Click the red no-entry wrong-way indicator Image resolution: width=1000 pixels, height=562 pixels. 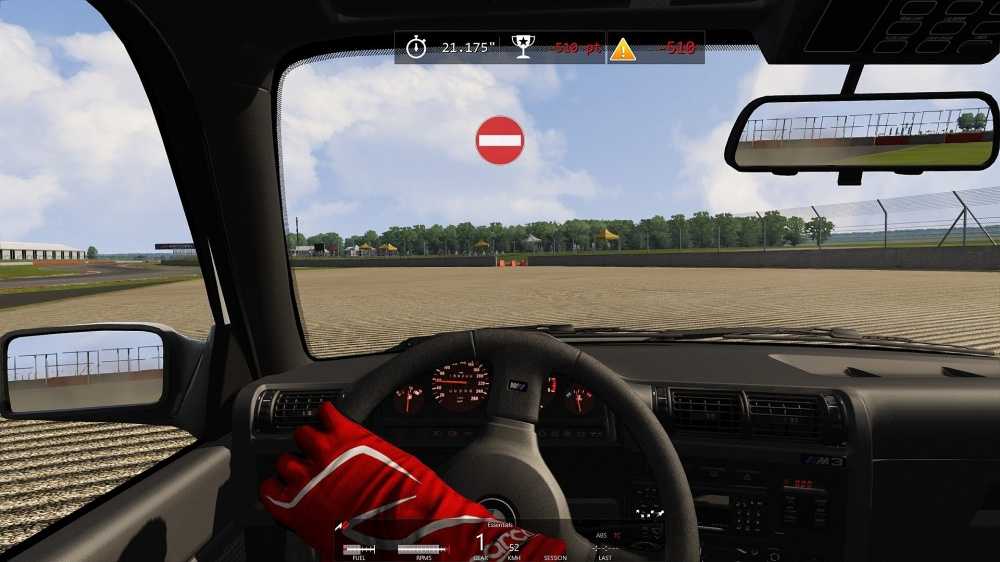tap(500, 140)
